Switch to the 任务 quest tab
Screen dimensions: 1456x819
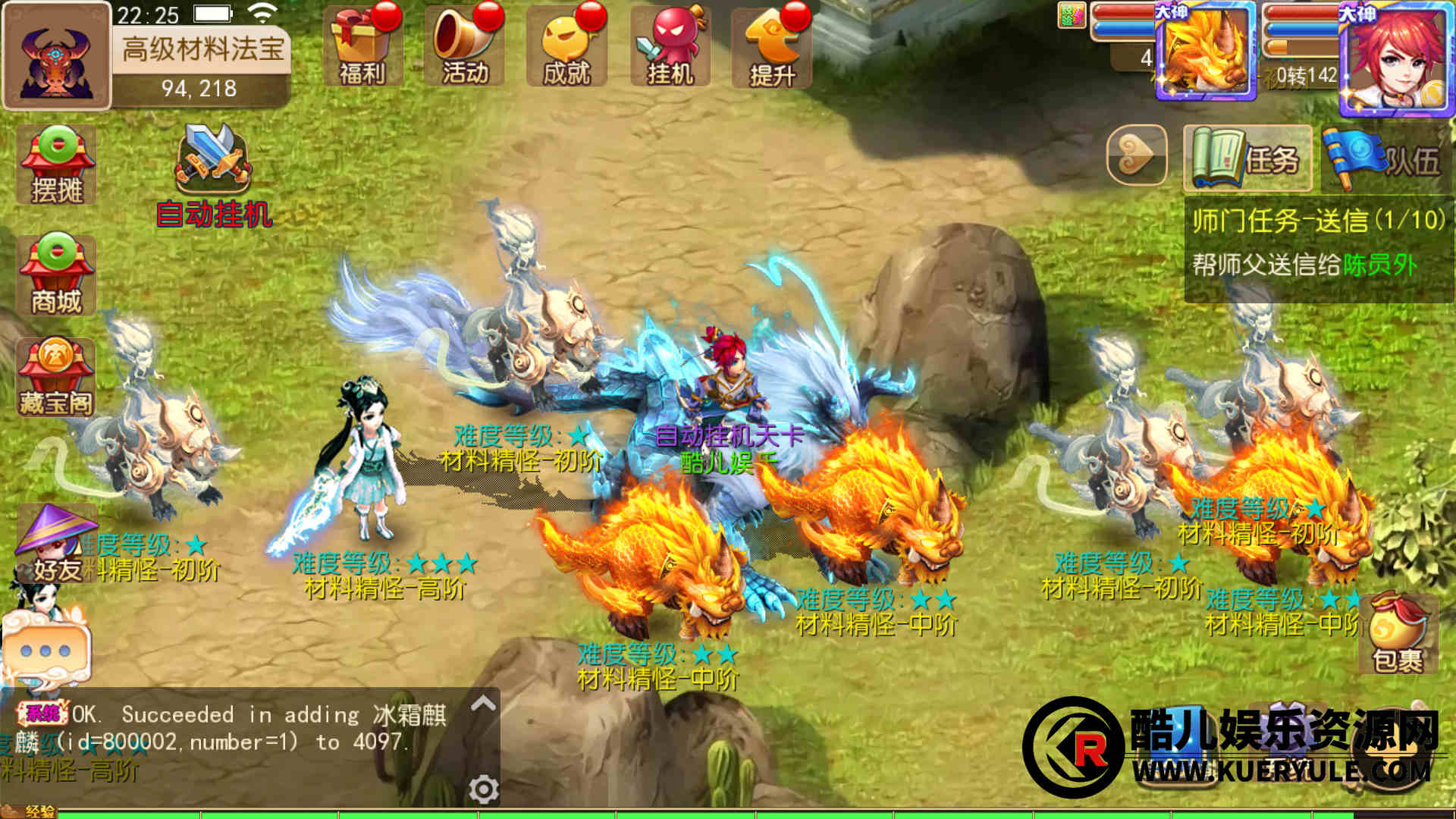pyautogui.click(x=1247, y=158)
